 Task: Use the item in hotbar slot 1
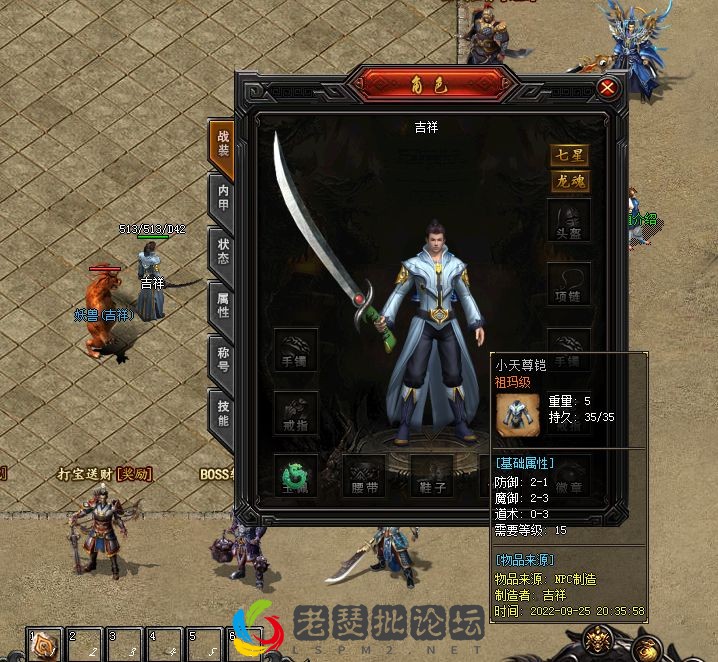coord(44,645)
